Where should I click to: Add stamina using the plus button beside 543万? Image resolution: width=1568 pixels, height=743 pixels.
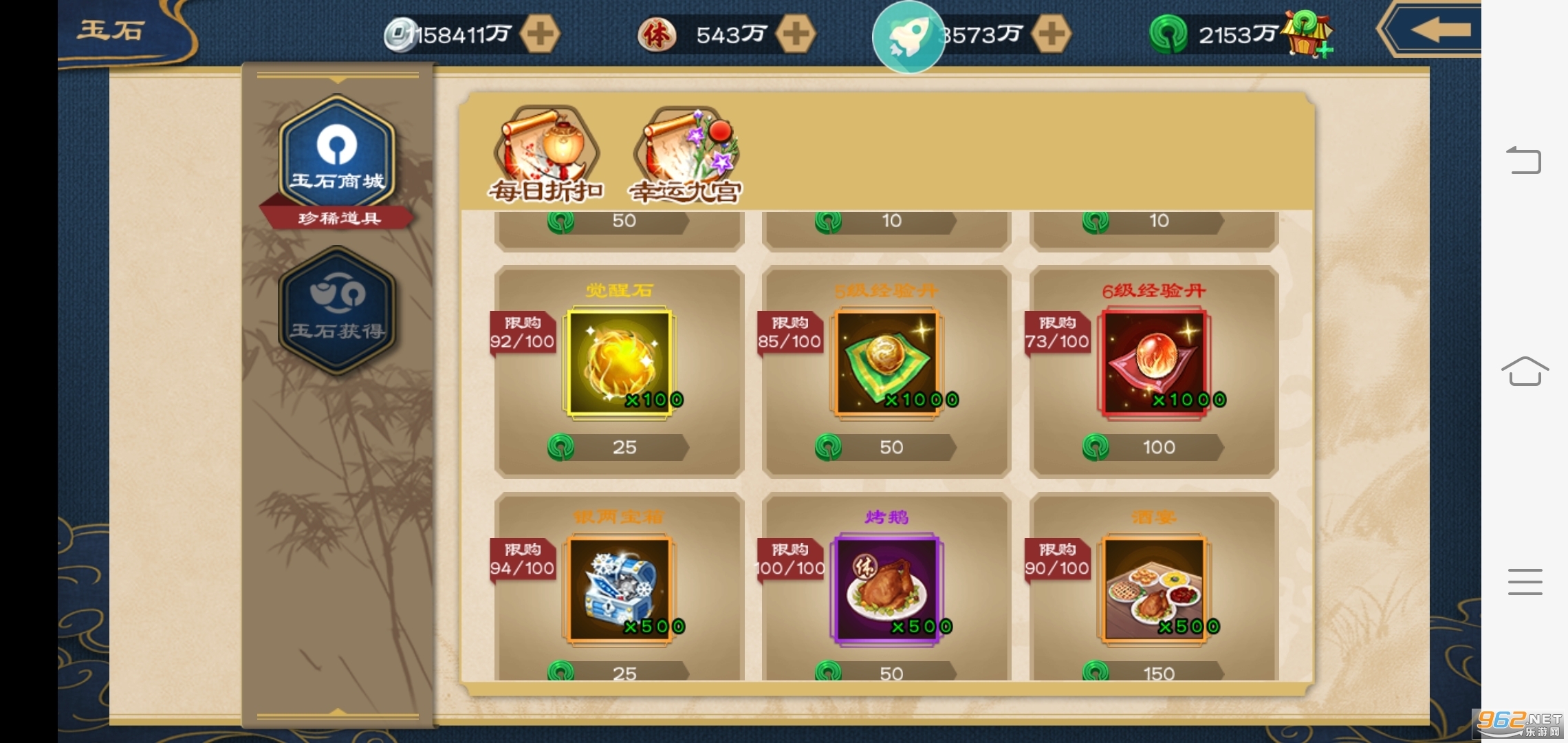796,34
